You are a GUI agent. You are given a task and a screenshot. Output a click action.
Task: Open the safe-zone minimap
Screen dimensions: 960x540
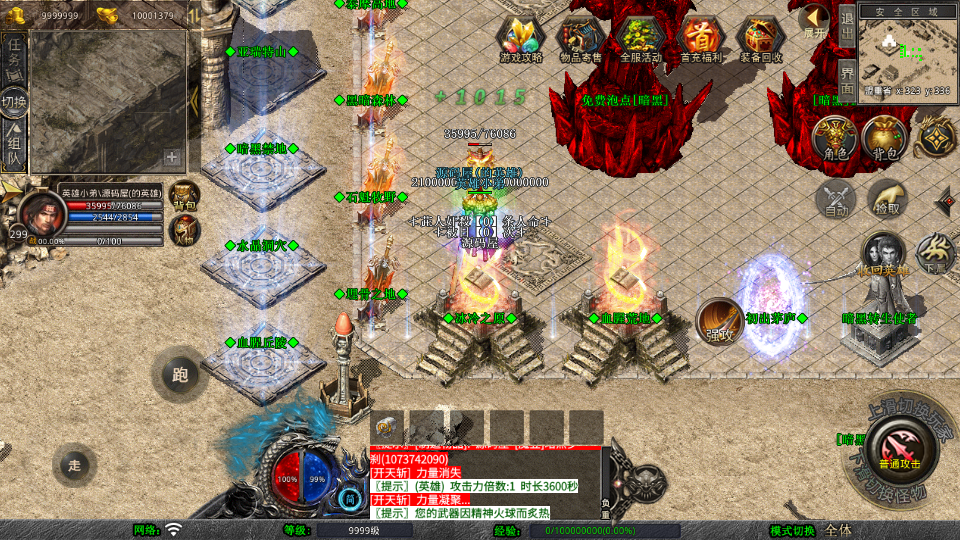(x=905, y=52)
